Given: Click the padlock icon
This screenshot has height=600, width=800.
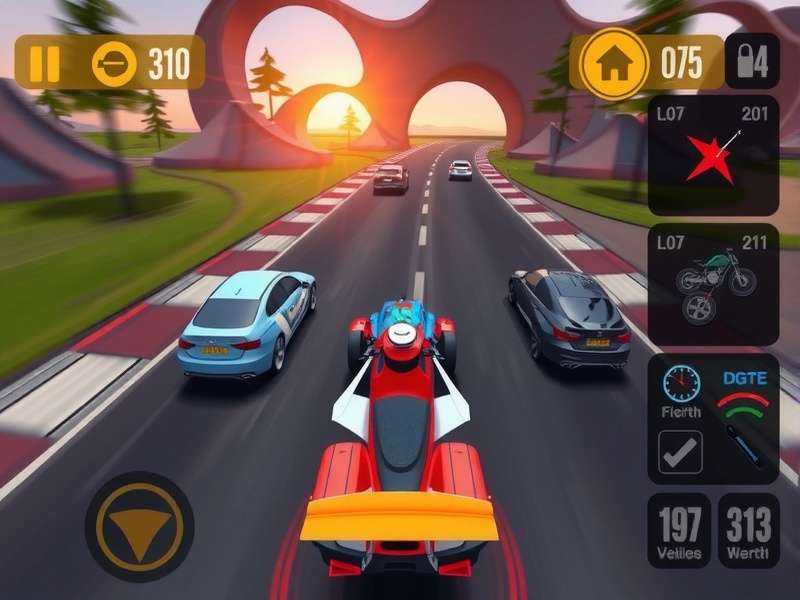Looking at the screenshot, I should point(750,63).
